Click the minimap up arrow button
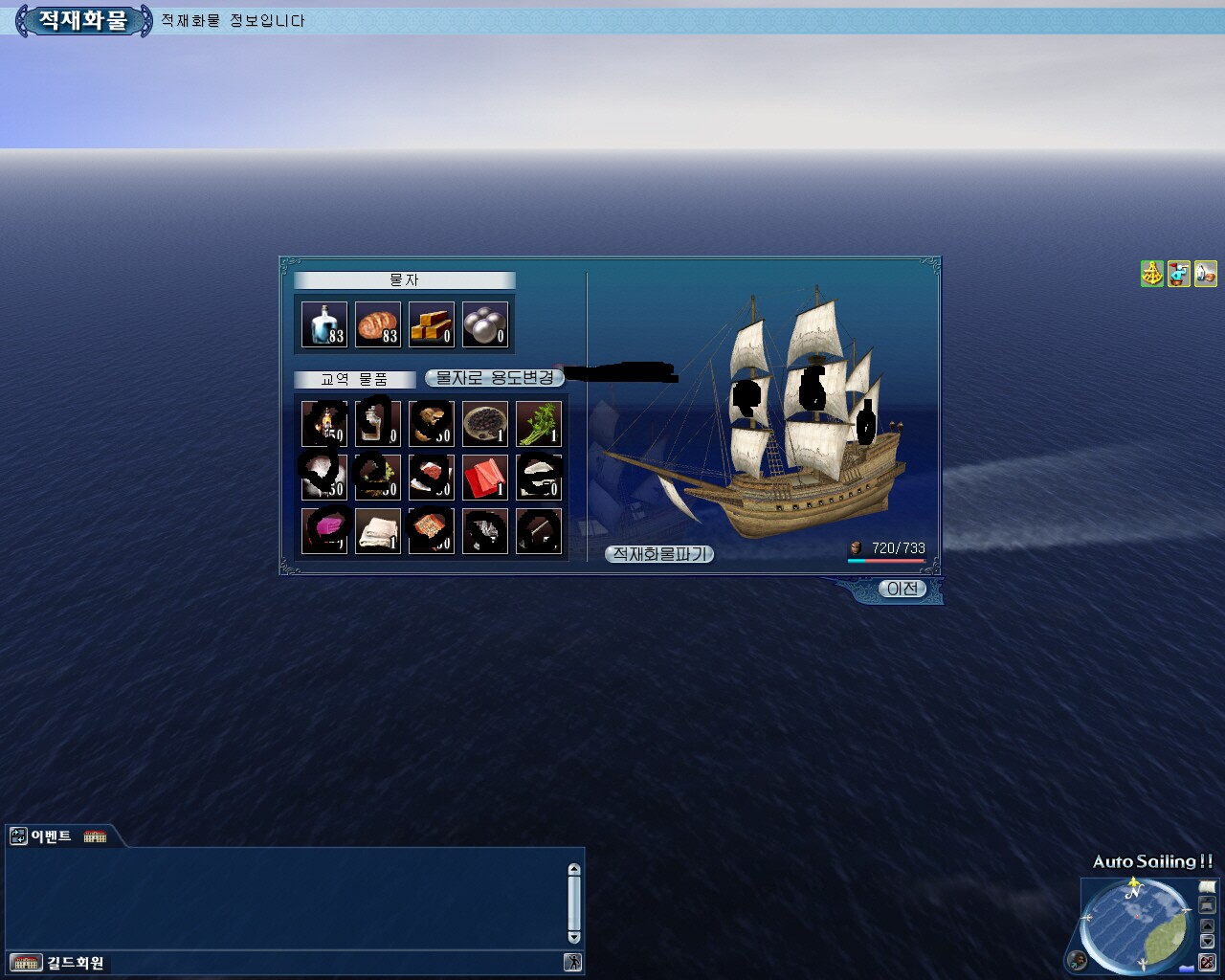1225x980 pixels. tap(1207, 925)
